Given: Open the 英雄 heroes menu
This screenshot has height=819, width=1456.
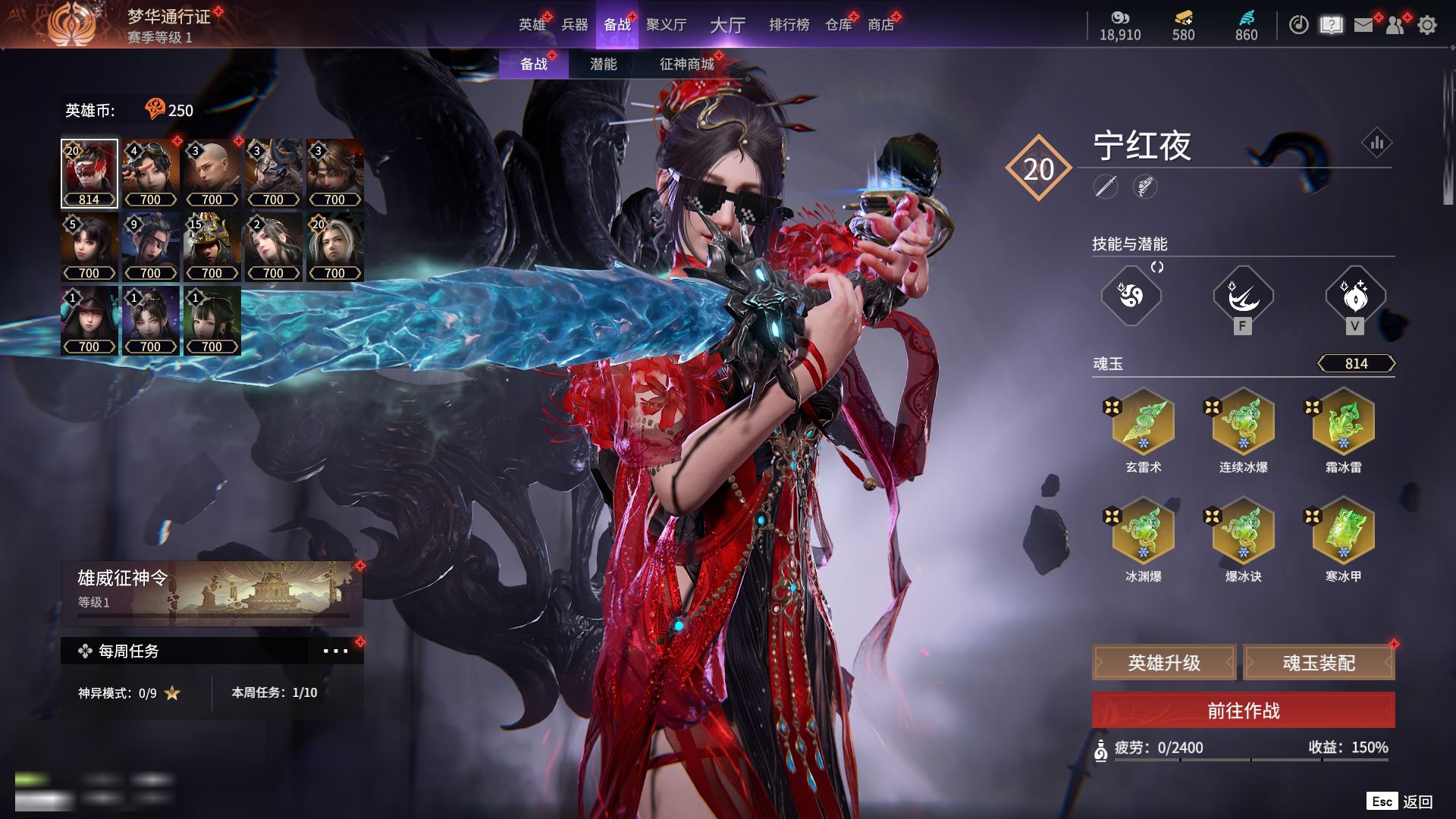Looking at the screenshot, I should pos(532,25).
